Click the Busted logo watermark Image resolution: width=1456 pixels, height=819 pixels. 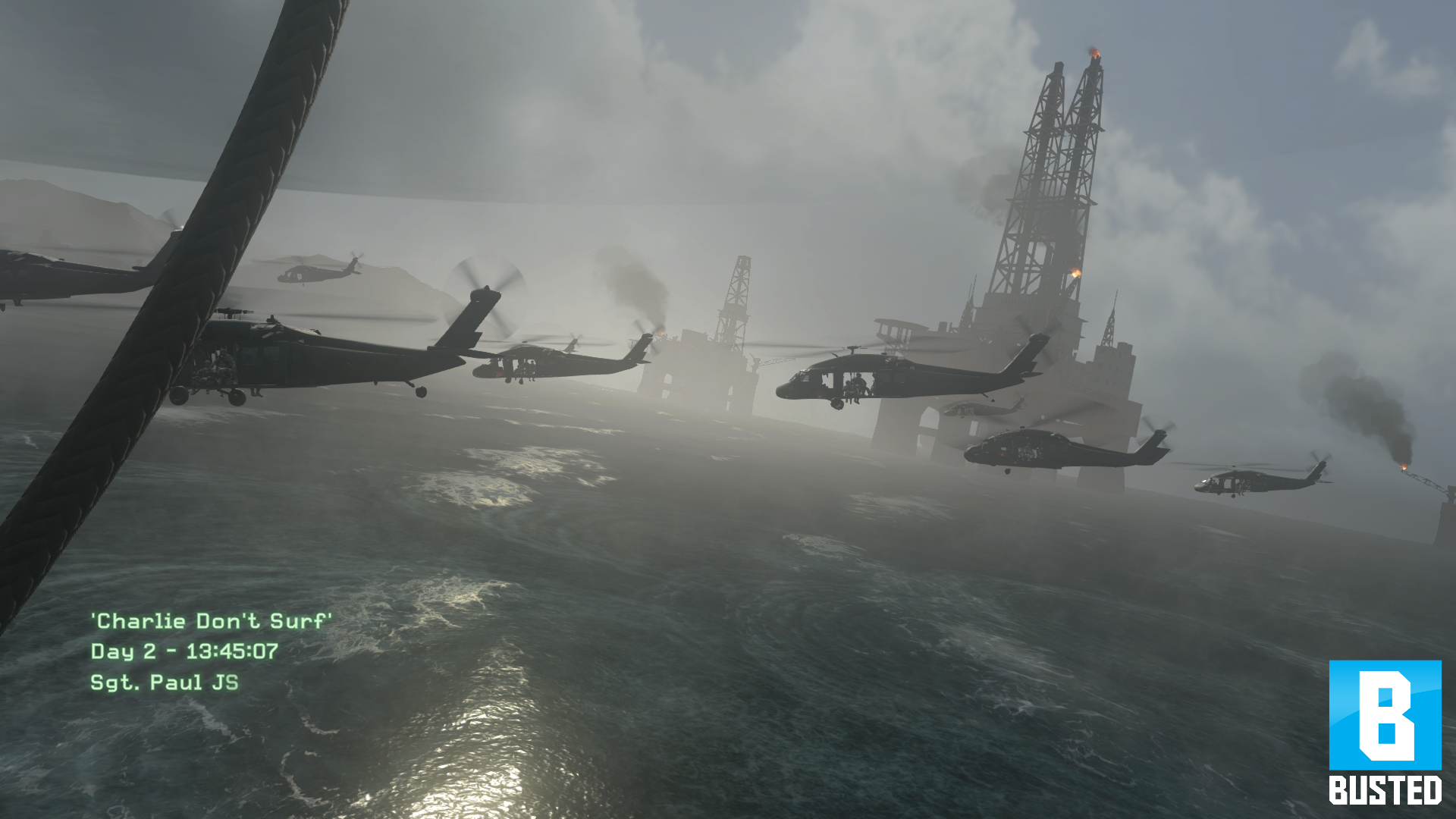click(x=1385, y=731)
